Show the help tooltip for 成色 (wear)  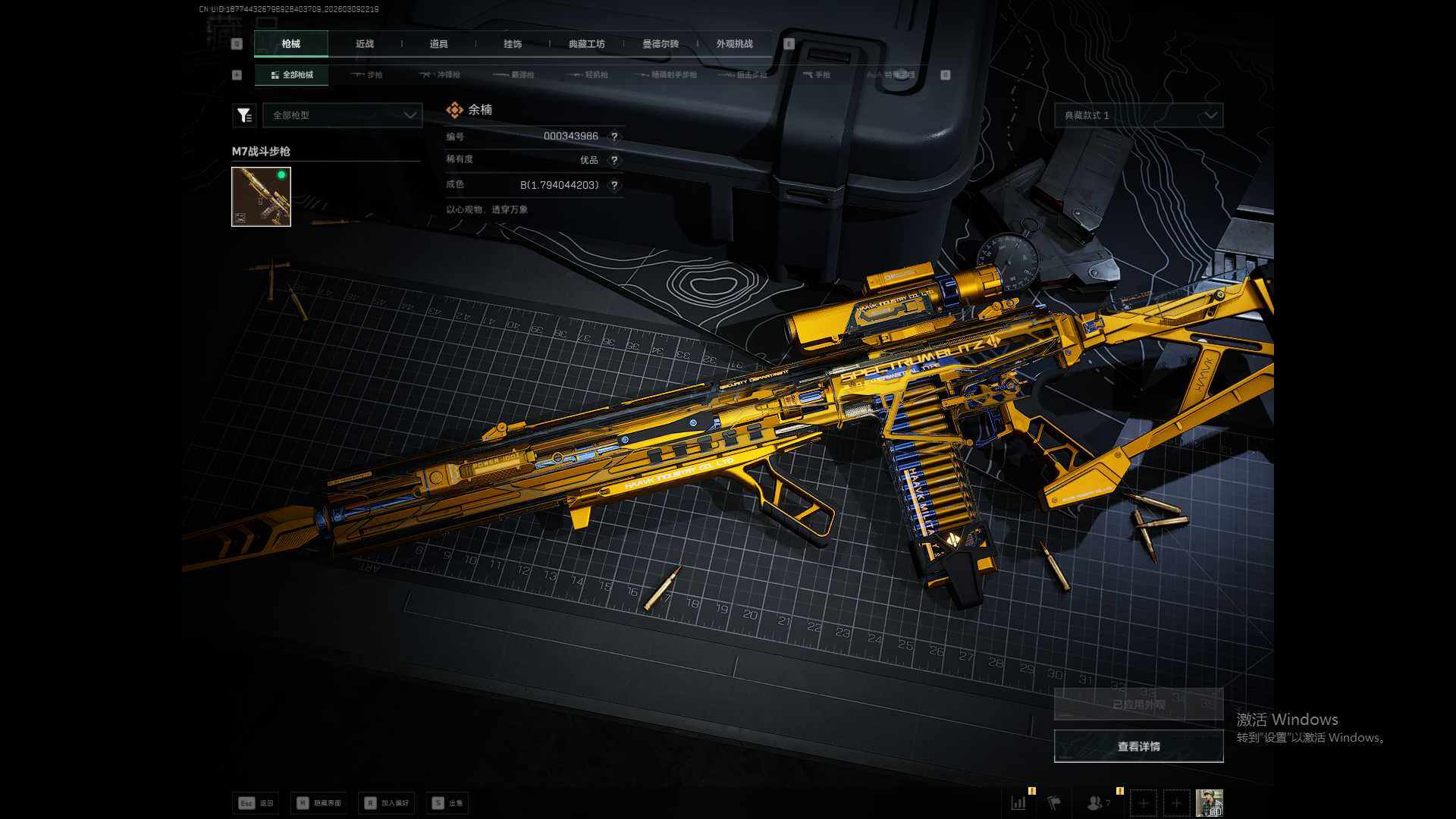tap(614, 185)
